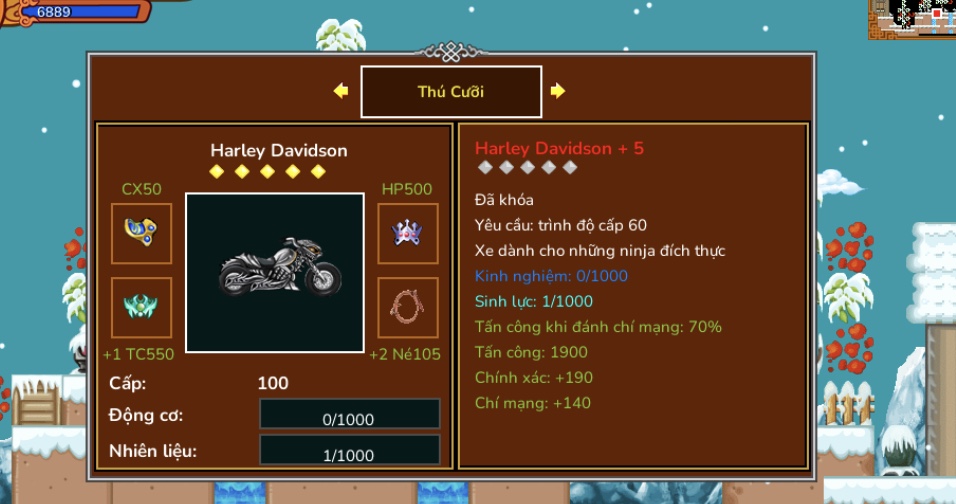Select the HP500 purple emblem slot
Screen dimensions: 956x504
[408, 233]
